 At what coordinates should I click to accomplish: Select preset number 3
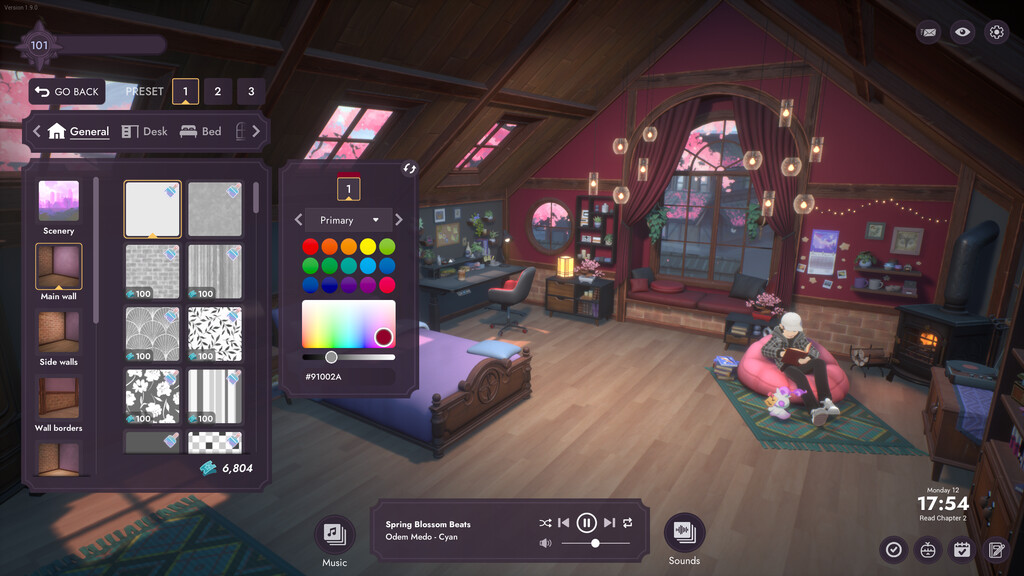(x=251, y=92)
